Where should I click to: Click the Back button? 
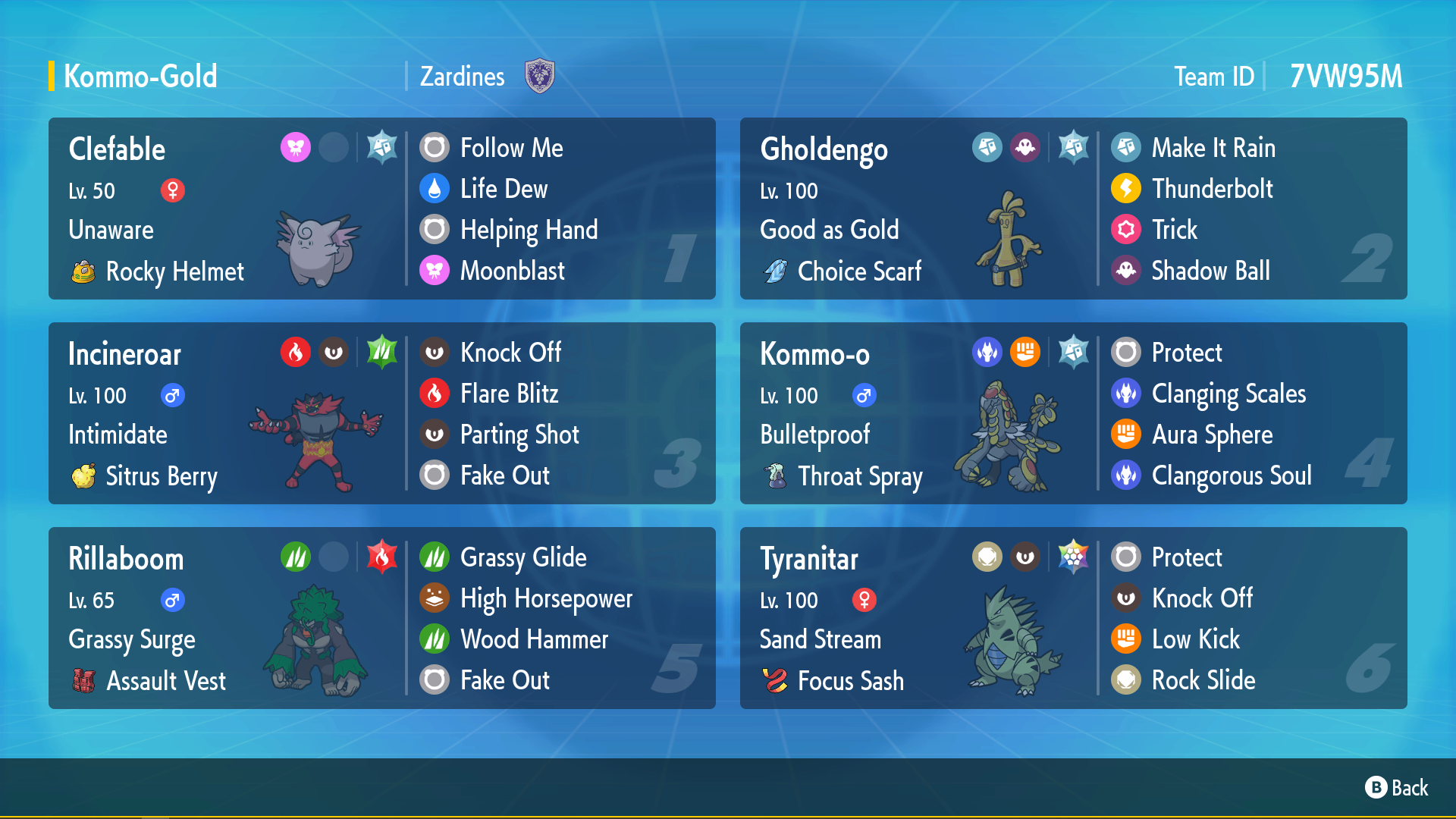click(1397, 788)
